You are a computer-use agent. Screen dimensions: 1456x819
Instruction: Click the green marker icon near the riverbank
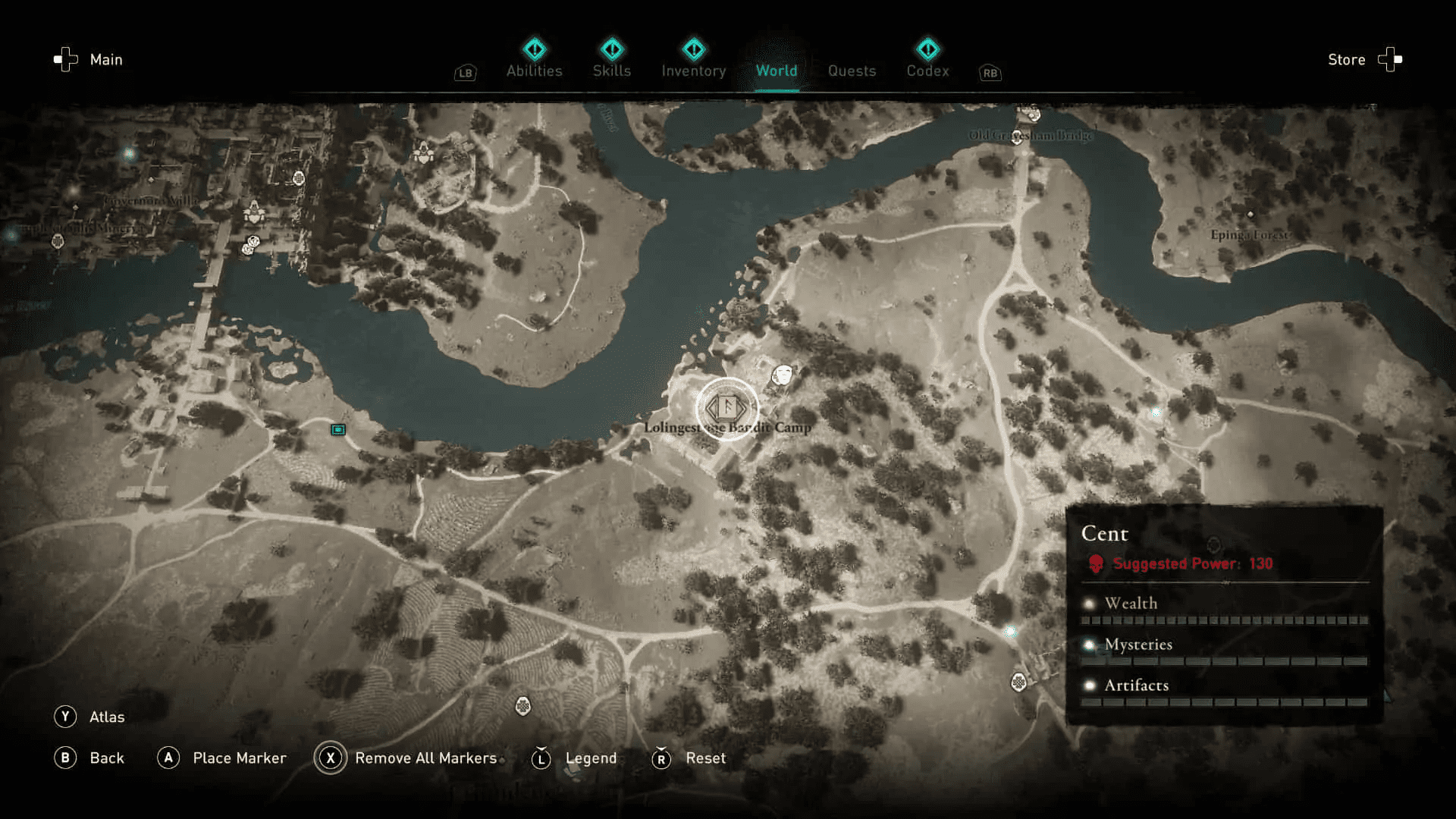click(x=337, y=429)
